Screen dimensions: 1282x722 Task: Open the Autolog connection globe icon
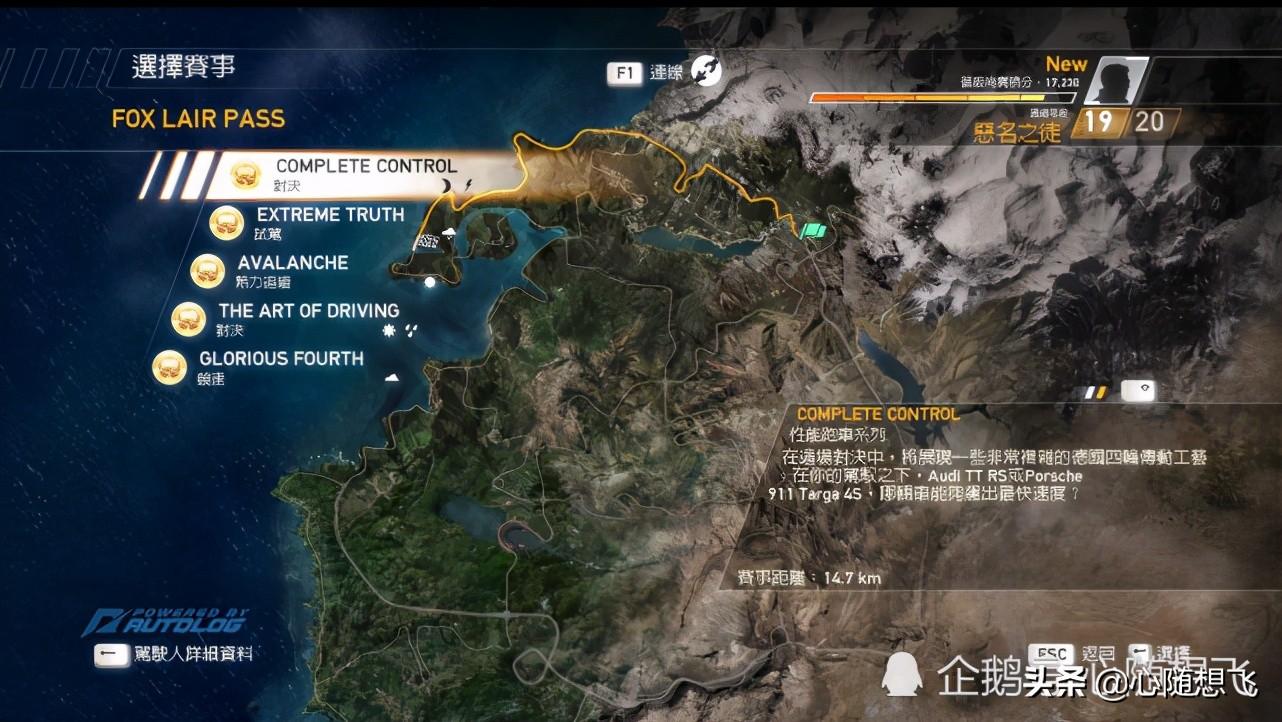tap(707, 71)
